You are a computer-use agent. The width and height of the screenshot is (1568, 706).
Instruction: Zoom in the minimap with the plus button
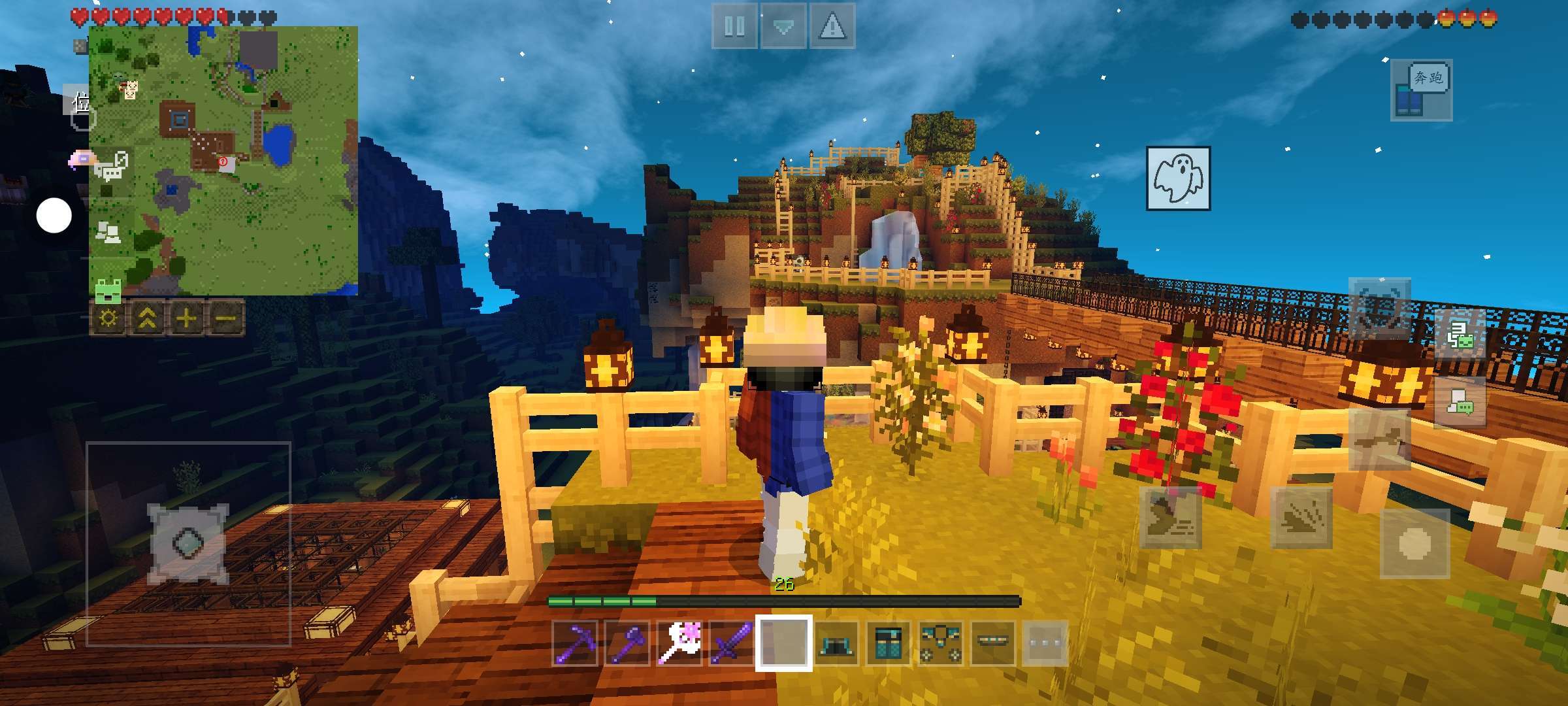(x=186, y=318)
